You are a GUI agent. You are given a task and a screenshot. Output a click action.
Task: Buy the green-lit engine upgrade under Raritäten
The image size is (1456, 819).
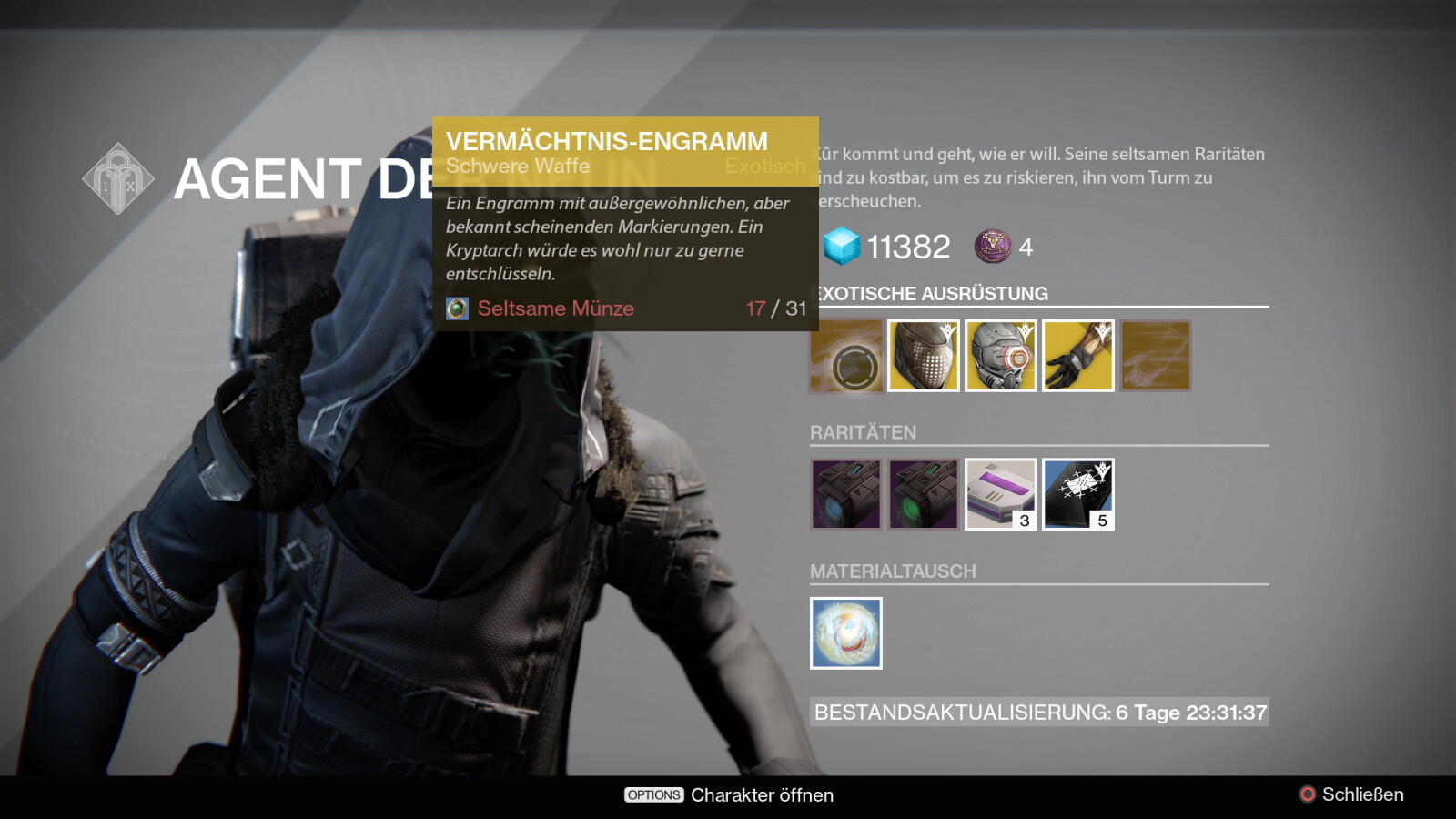[x=924, y=494]
